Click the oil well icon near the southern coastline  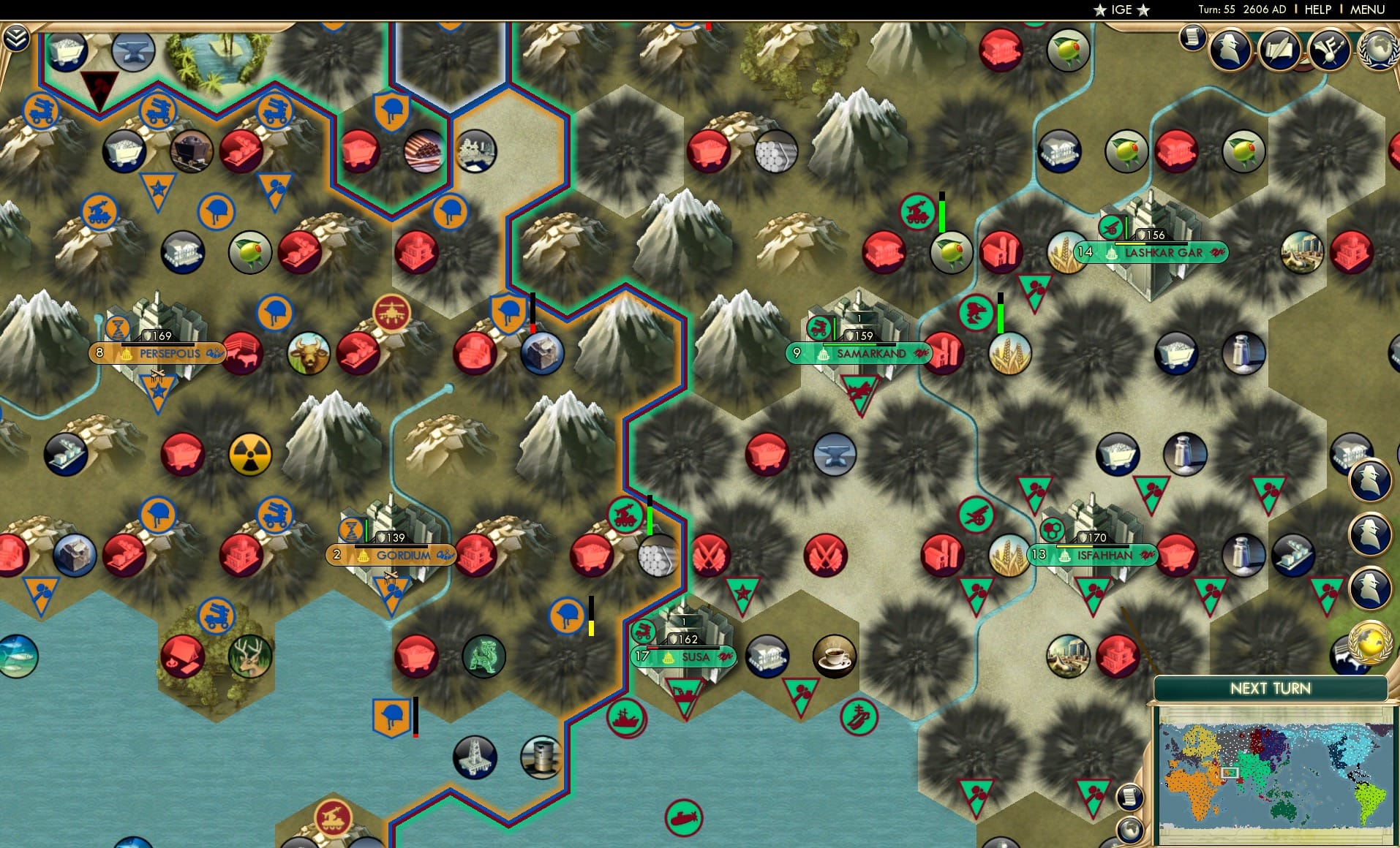(x=475, y=759)
